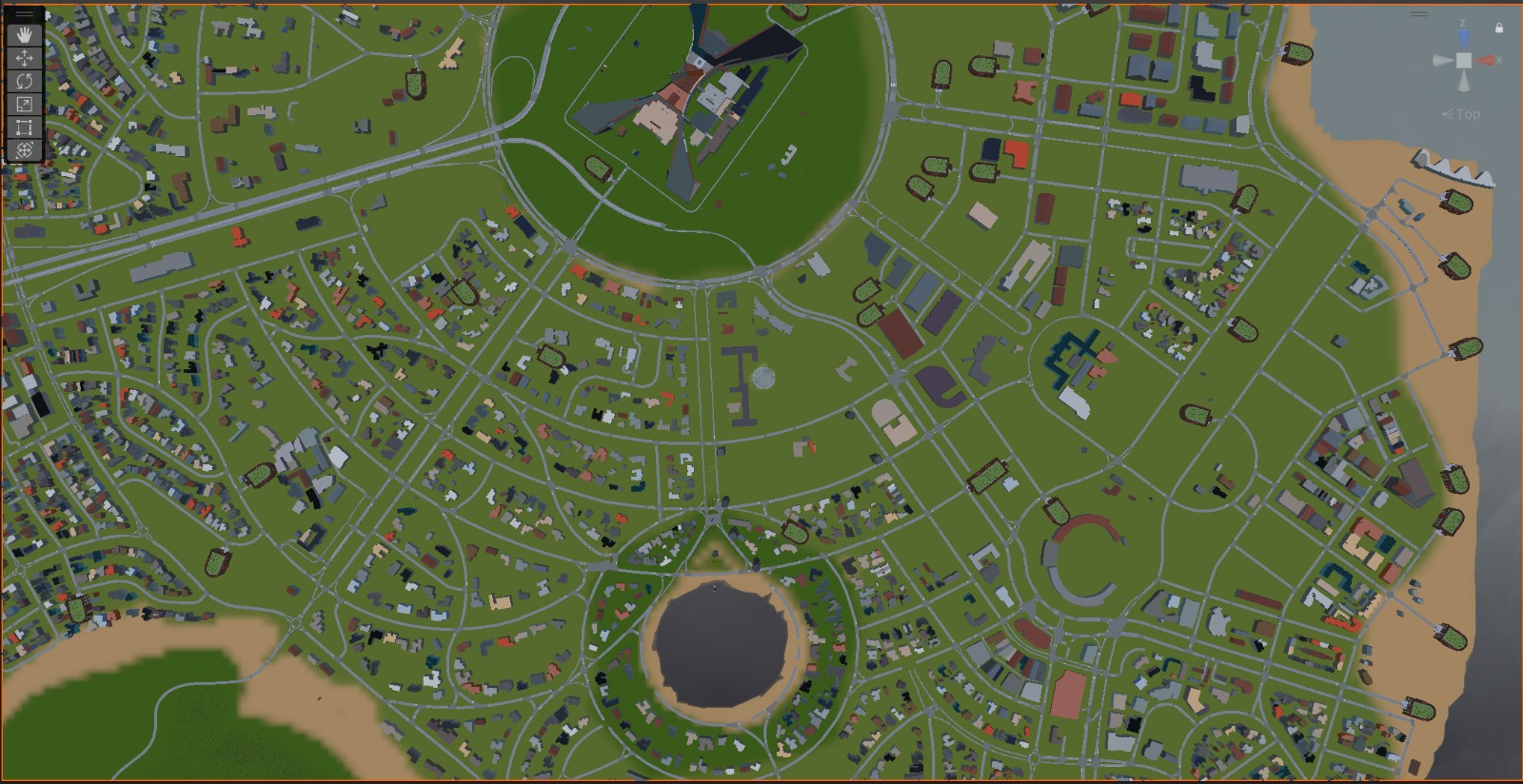Screen dimensions: 1523x784
Task: Switch to the scale tool
Action: click(x=25, y=104)
